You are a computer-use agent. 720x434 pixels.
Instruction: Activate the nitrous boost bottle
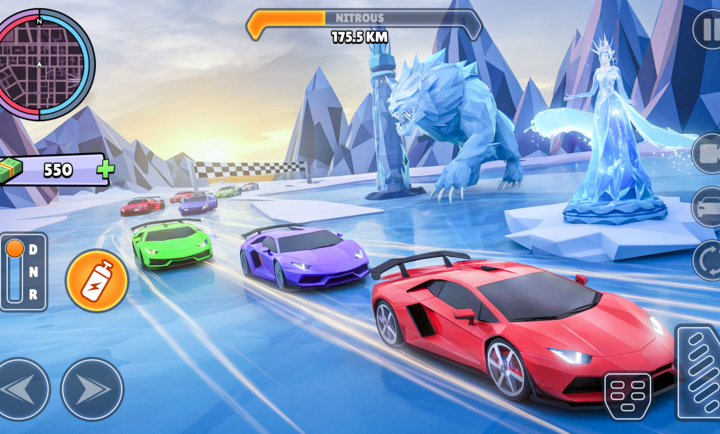click(97, 280)
